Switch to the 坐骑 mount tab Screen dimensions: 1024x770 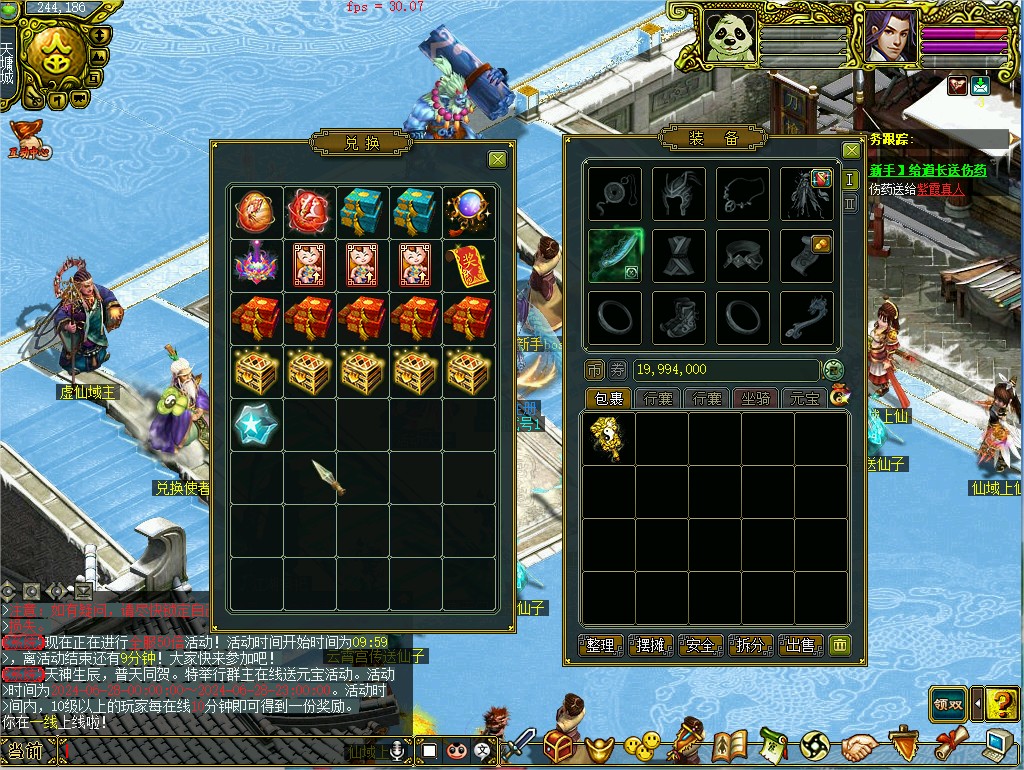tap(756, 398)
